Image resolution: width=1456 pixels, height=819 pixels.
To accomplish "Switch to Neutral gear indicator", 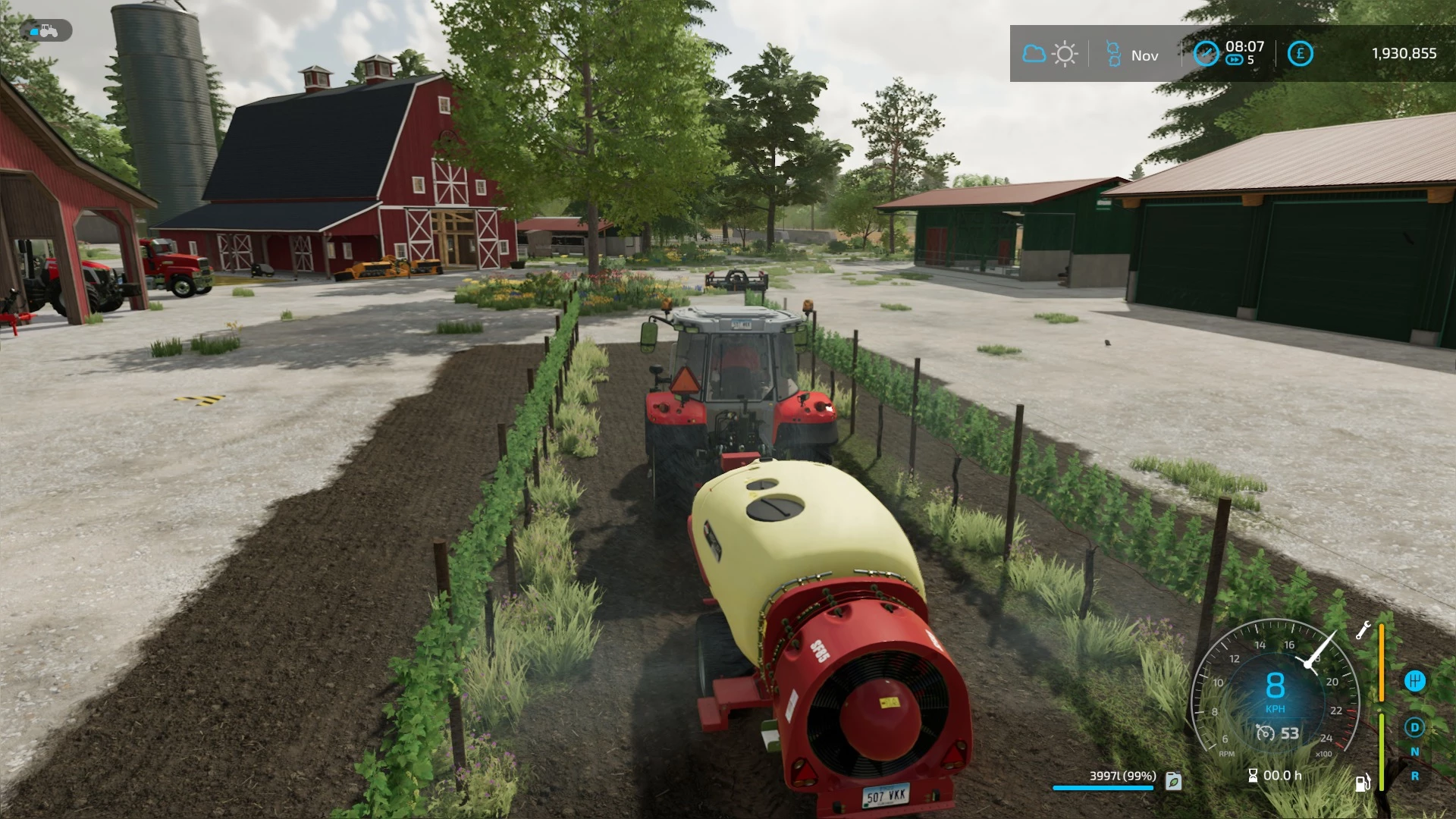I will pyautogui.click(x=1415, y=752).
